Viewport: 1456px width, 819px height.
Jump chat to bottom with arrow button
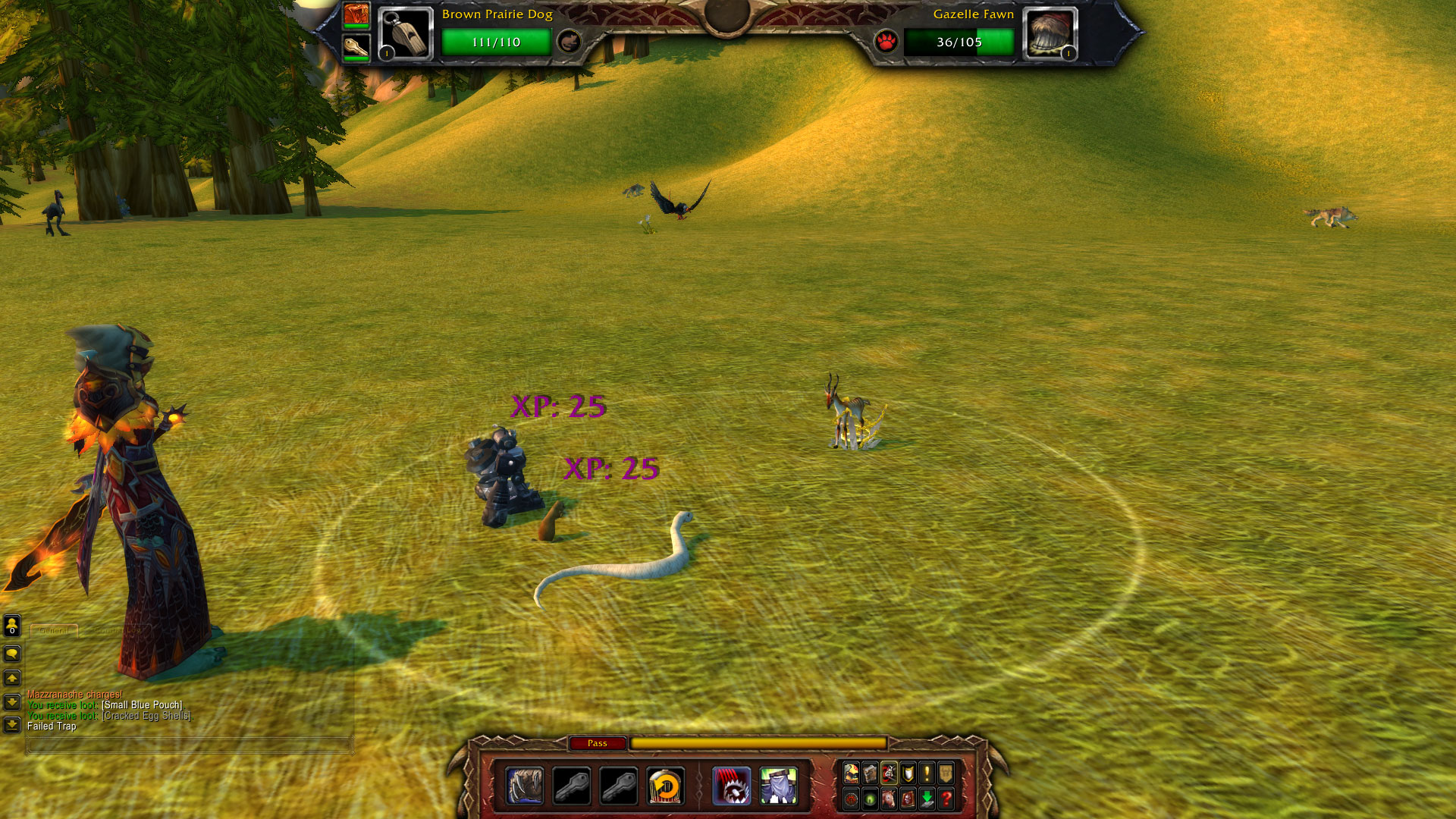[12, 726]
